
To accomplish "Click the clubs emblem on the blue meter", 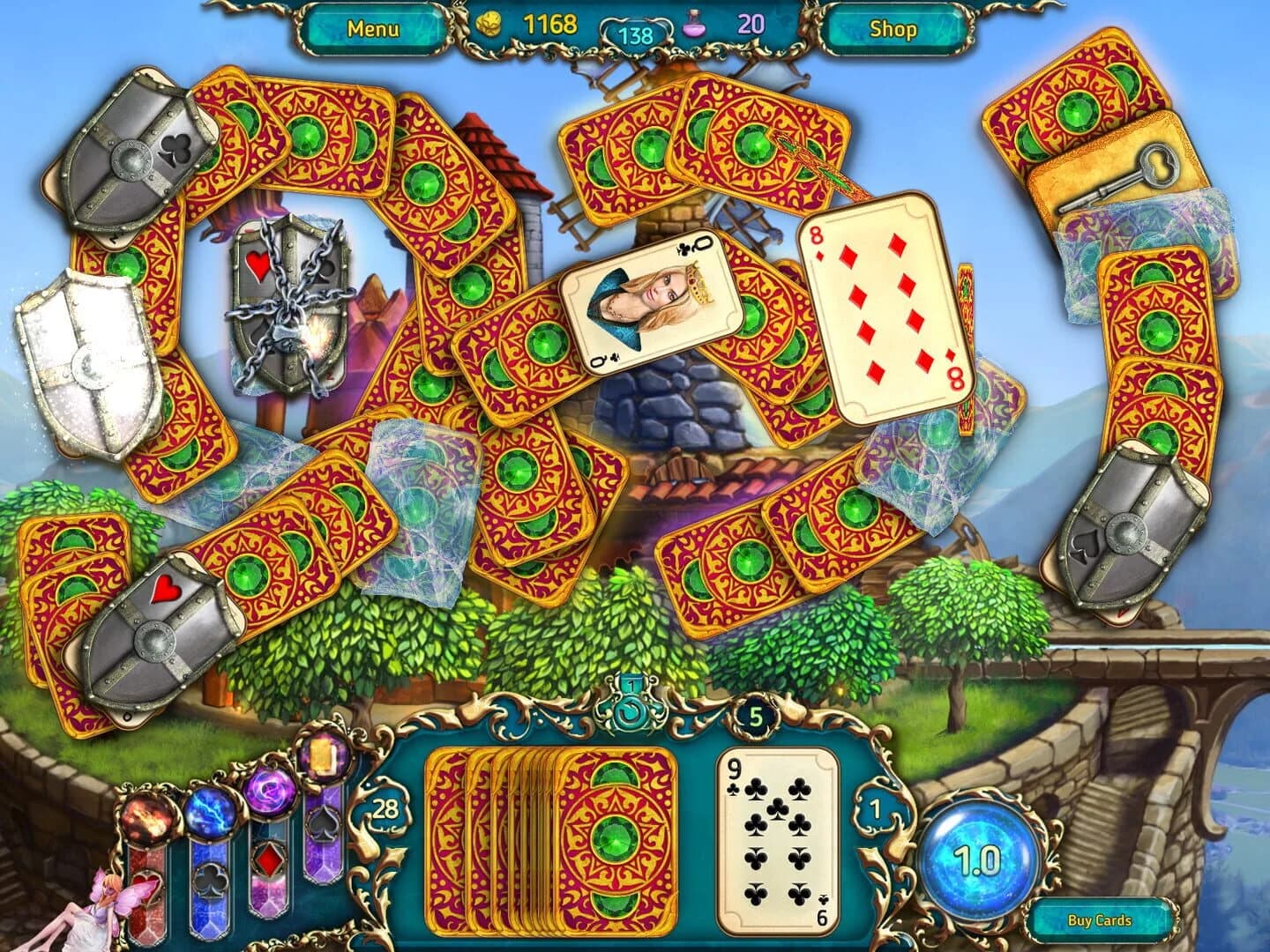I will click(x=210, y=882).
